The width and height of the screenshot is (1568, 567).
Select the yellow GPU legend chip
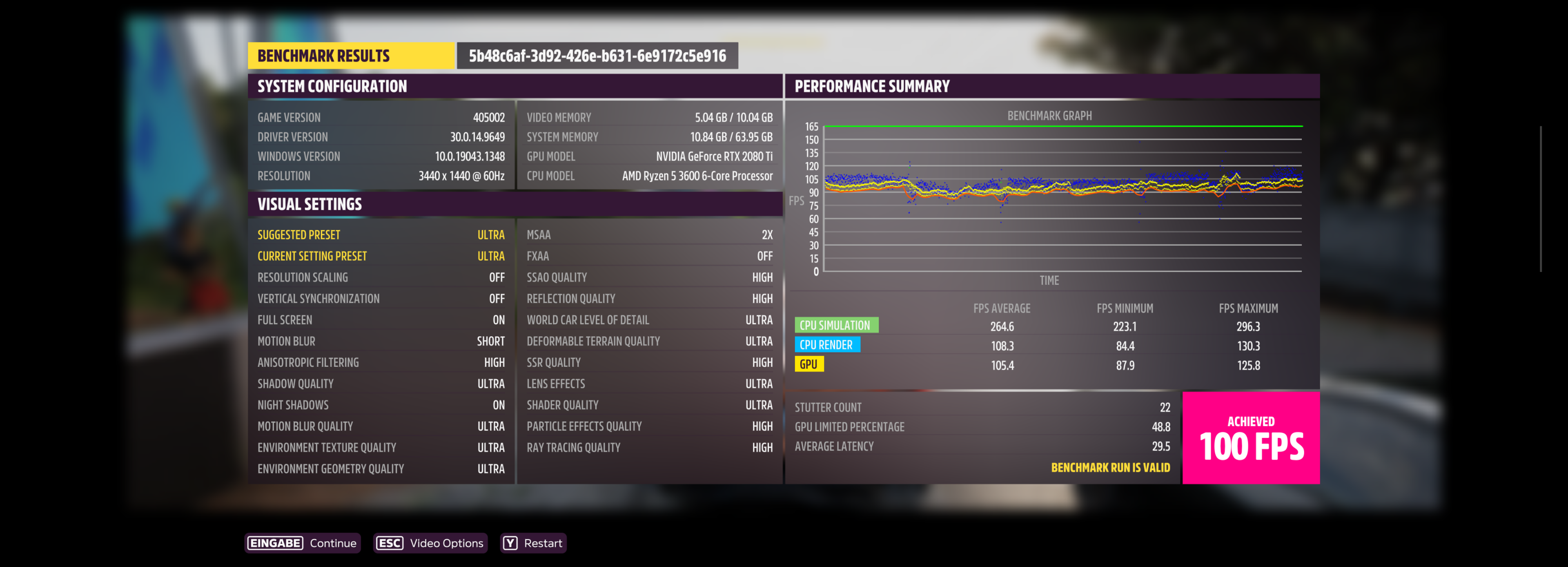coord(809,364)
